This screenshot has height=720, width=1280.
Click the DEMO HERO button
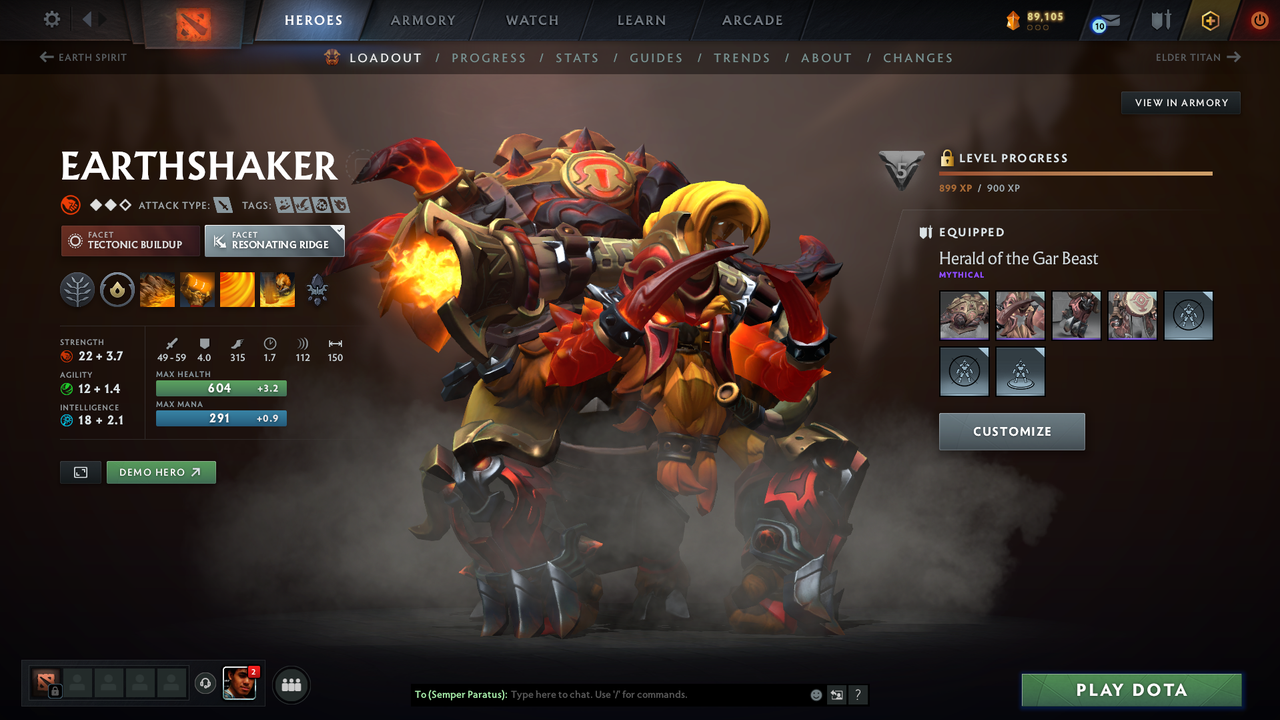point(160,472)
